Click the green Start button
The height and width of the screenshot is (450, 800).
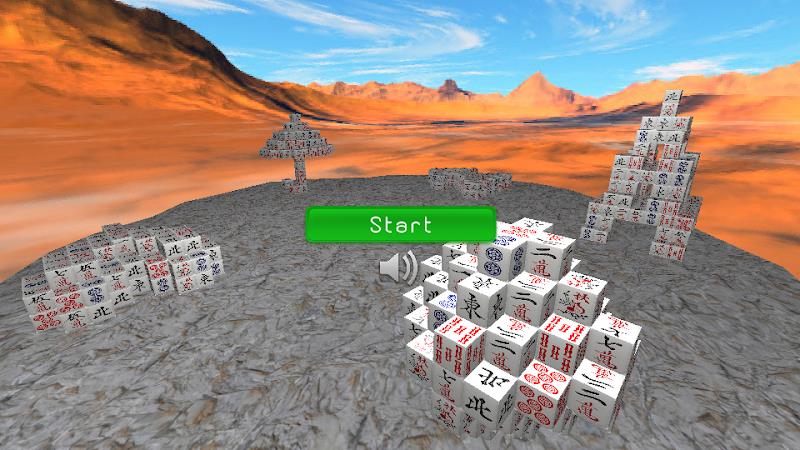click(400, 224)
